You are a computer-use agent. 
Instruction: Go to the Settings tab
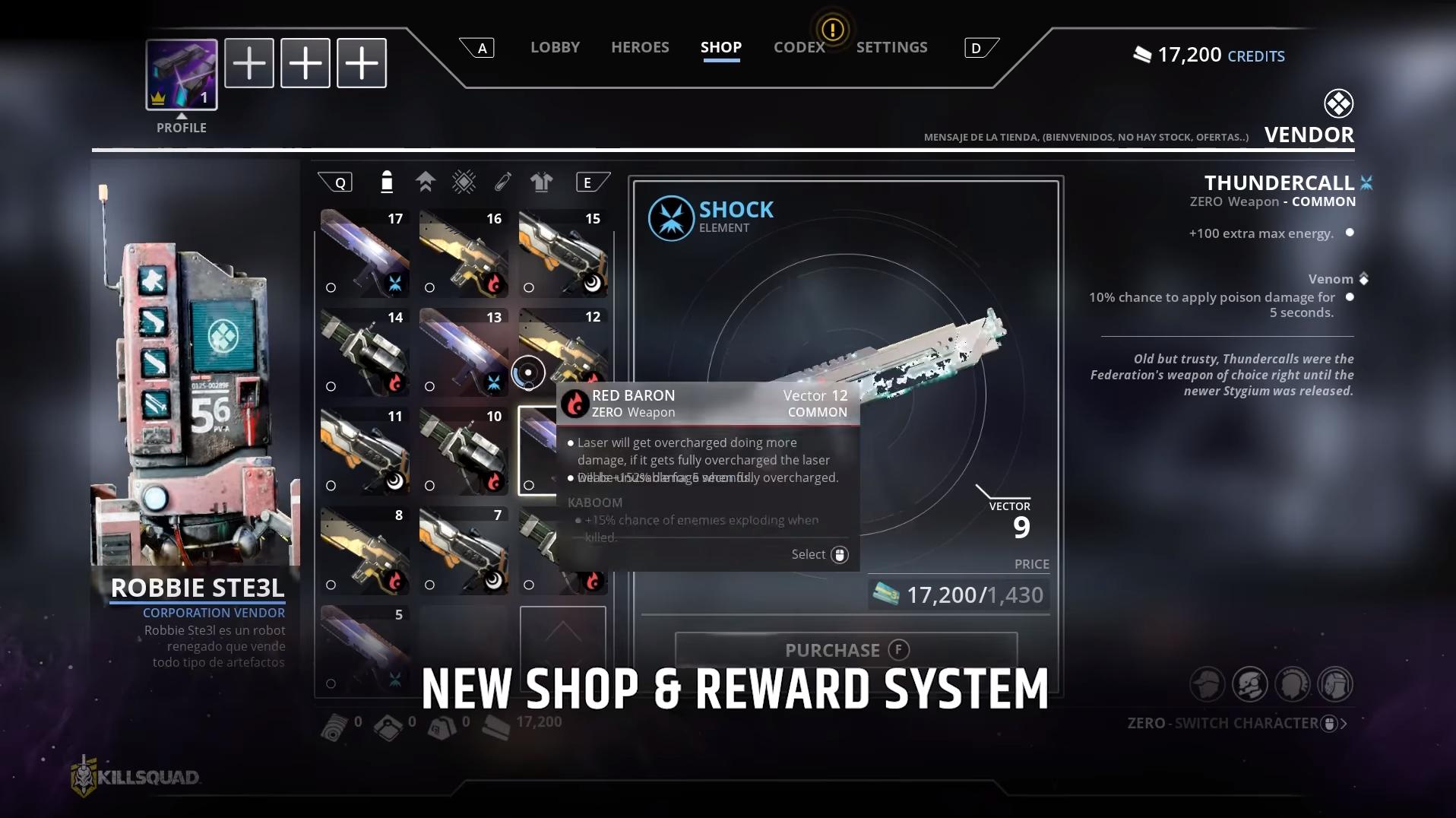click(891, 47)
